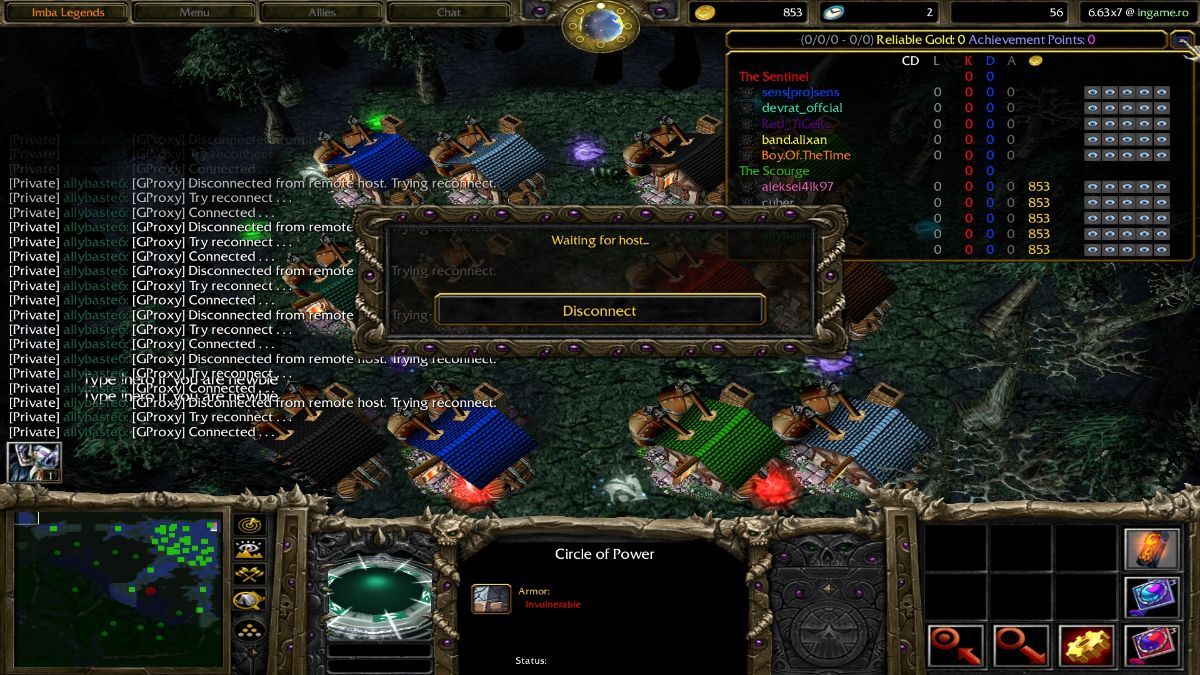Screen dimensions: 1200x675
Task: Open the game Menu
Action: coord(193,13)
